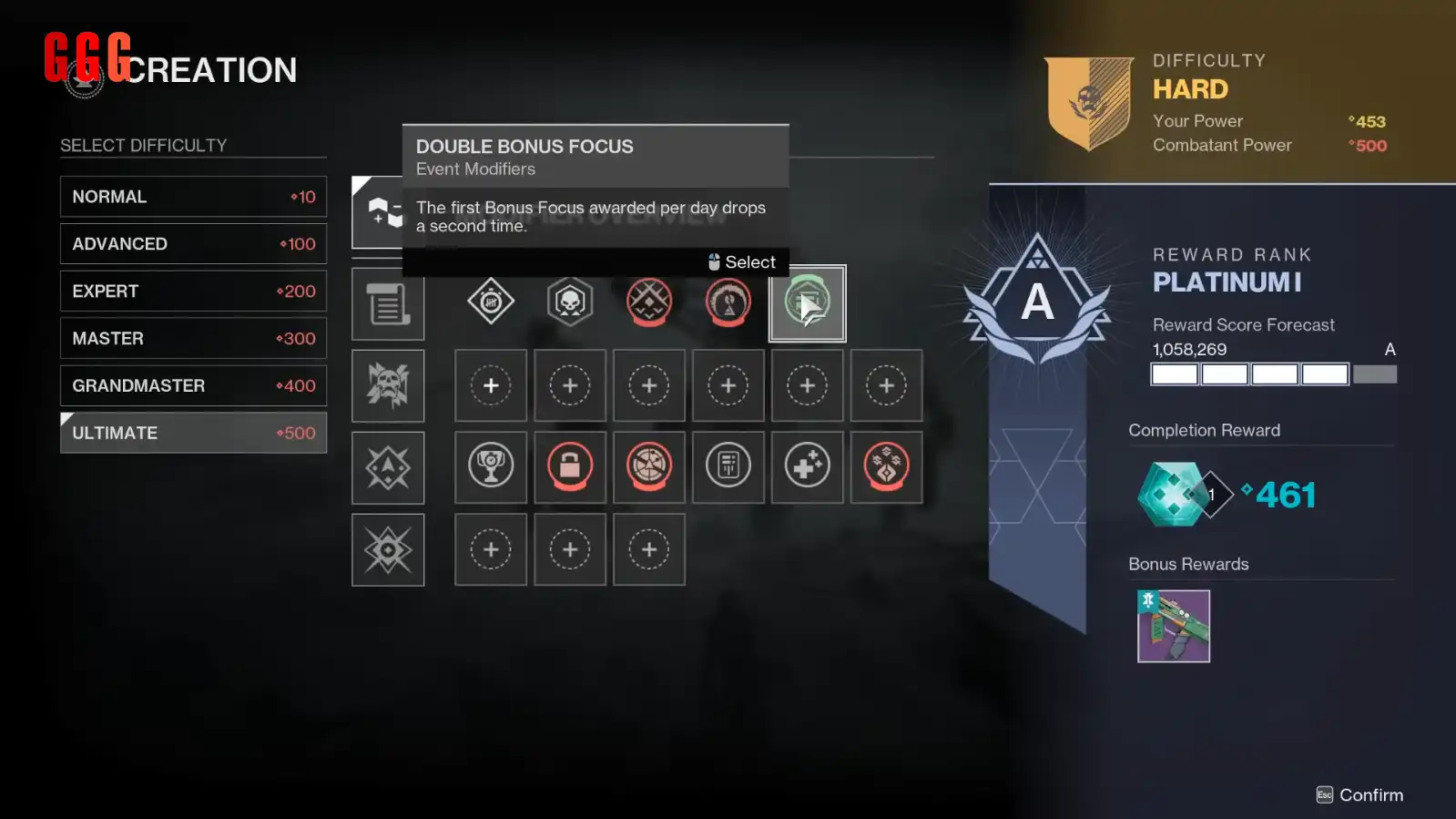Select the hexagon skull modifier icon
This screenshot has height=819, width=1456.
click(x=570, y=301)
